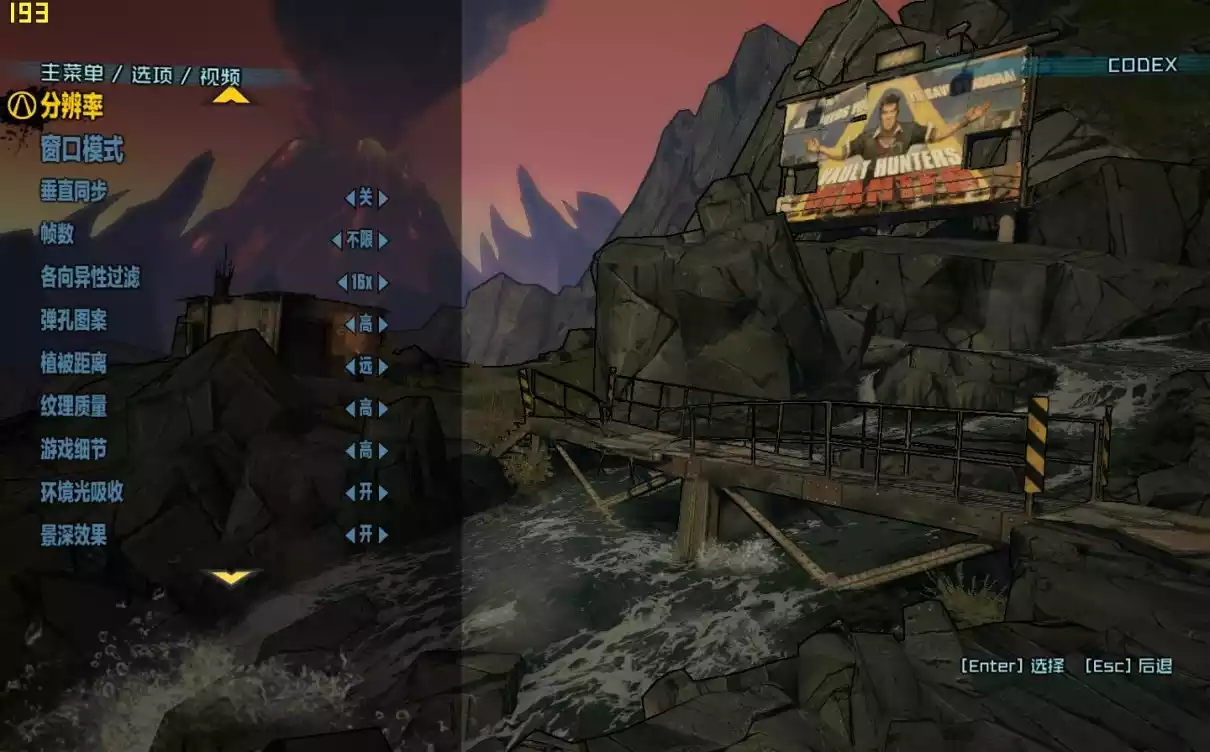Select the 垂直同步 row label

point(74,192)
